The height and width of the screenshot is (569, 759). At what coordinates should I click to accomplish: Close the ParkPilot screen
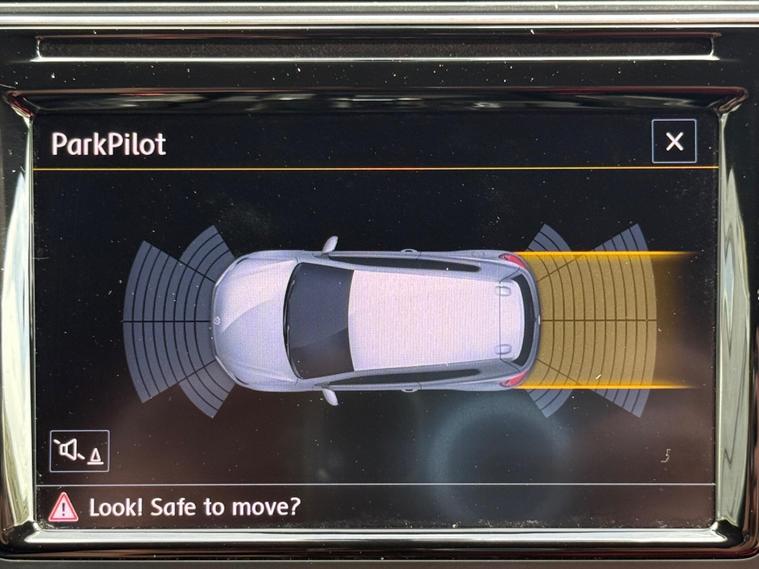pyautogui.click(x=673, y=142)
